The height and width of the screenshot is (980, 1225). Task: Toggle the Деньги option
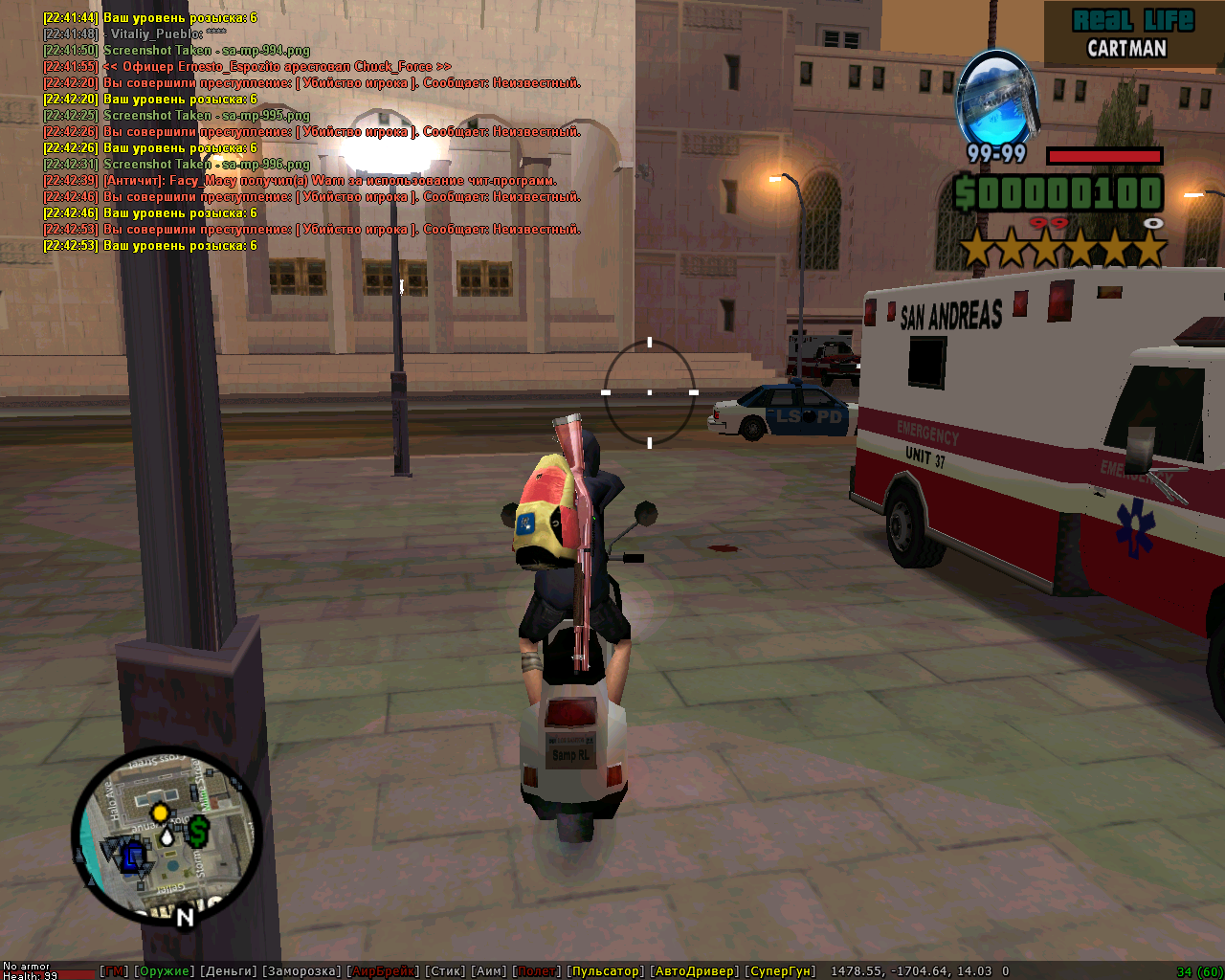[230, 971]
